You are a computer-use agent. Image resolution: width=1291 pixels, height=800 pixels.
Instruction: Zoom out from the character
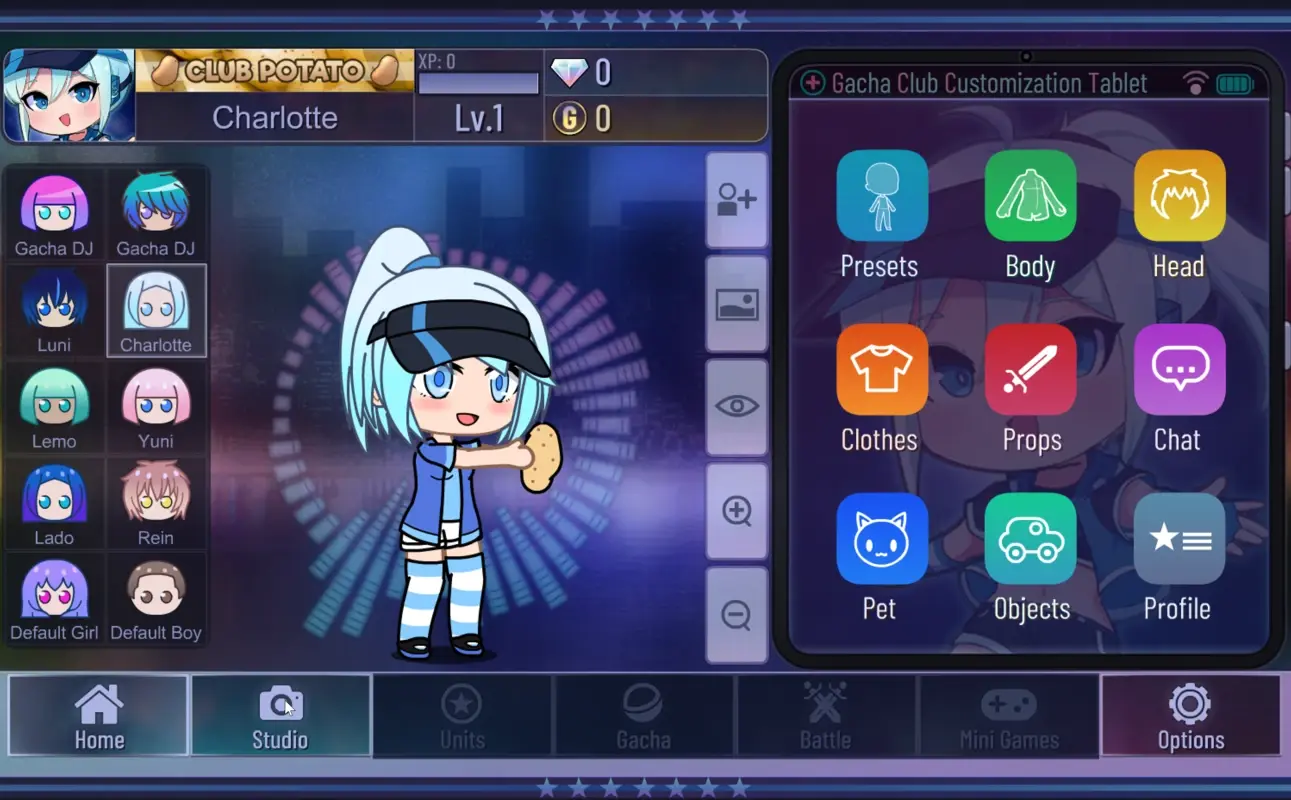[x=736, y=614]
